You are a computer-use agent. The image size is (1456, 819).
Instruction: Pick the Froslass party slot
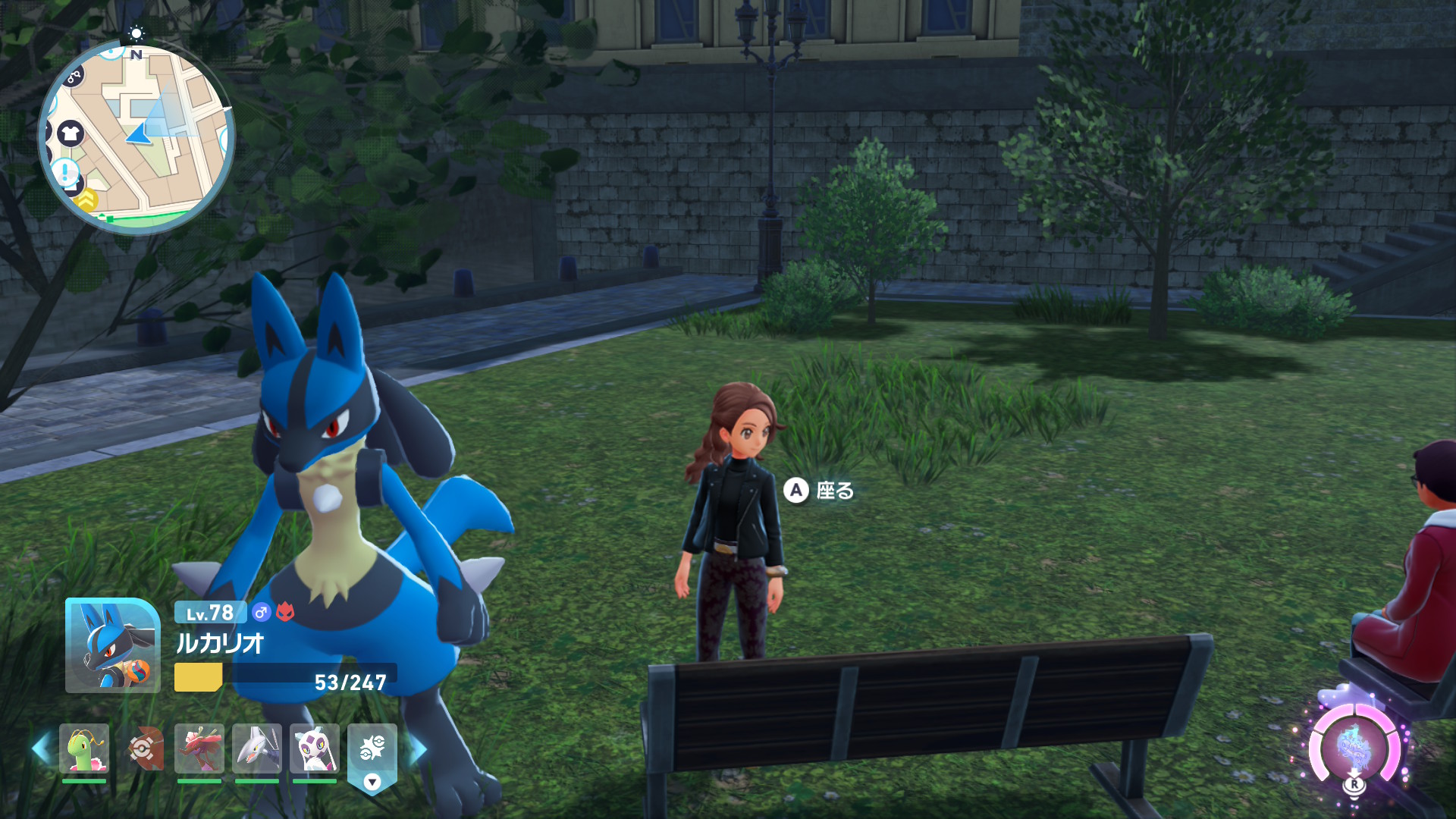[314, 749]
